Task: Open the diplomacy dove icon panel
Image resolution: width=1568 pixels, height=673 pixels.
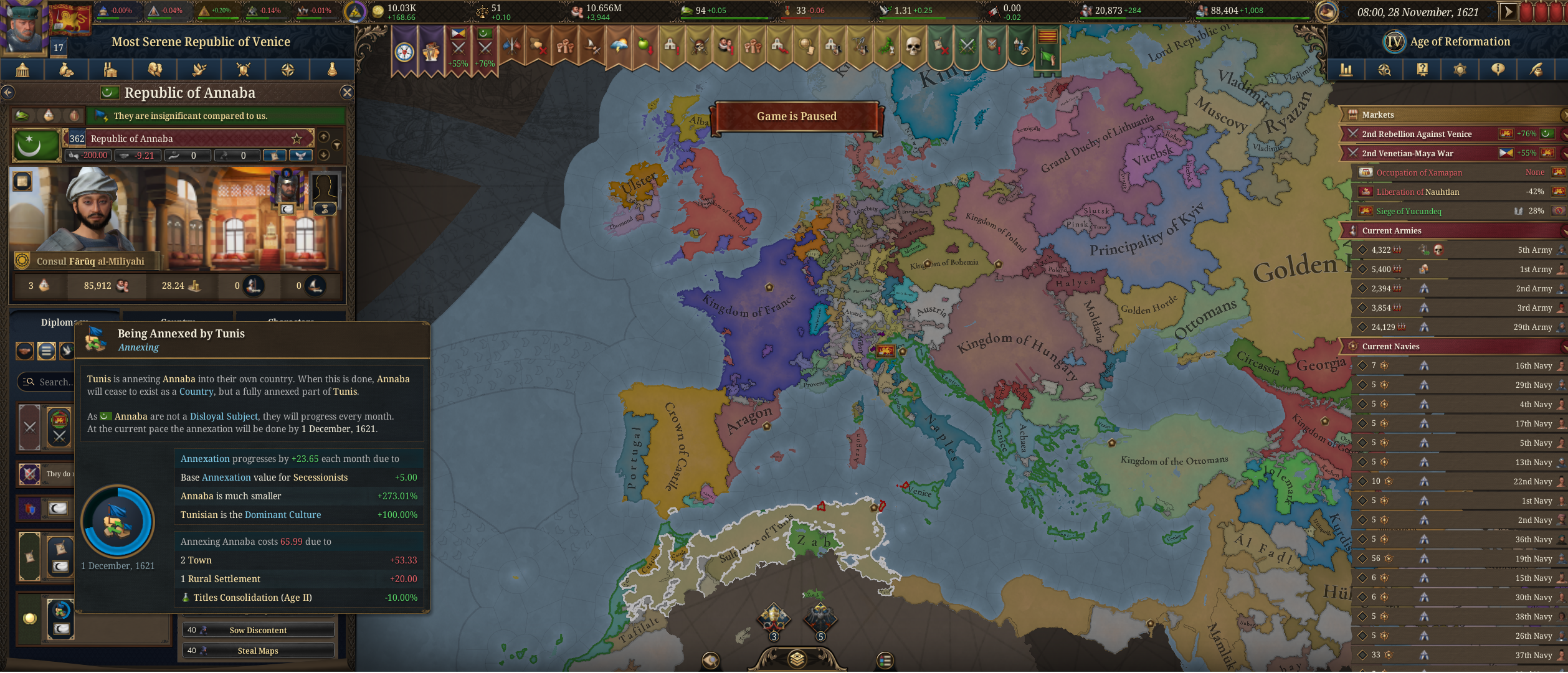Action: (198, 70)
